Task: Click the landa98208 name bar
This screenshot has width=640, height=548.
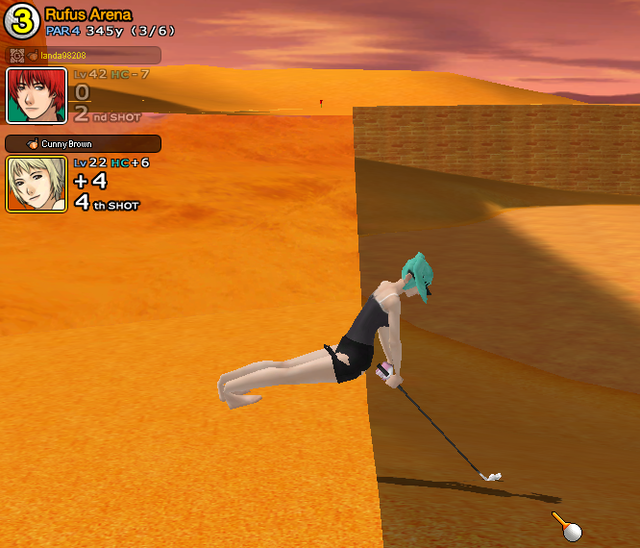Action: coord(83,55)
